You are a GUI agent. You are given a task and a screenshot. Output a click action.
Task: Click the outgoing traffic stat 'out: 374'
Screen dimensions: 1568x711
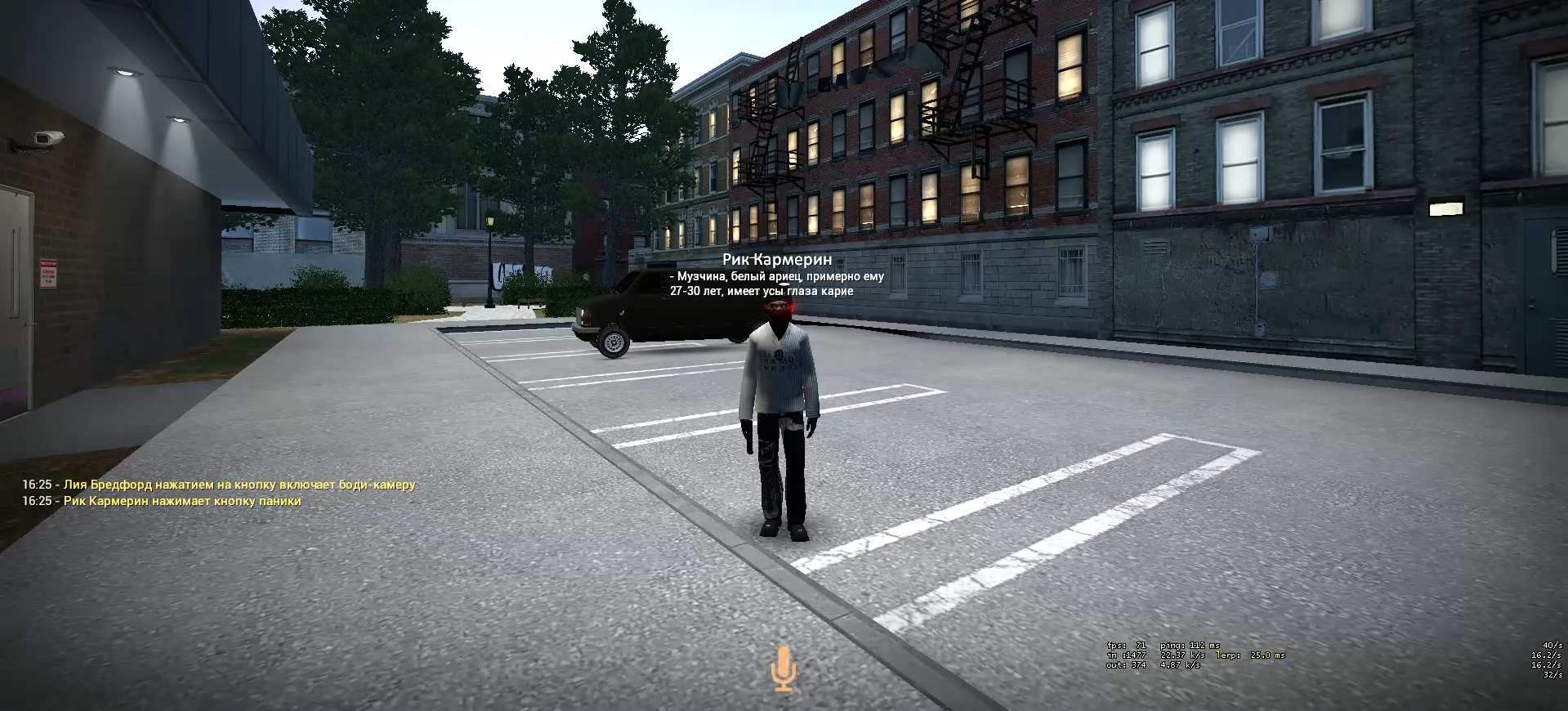(x=1128, y=664)
